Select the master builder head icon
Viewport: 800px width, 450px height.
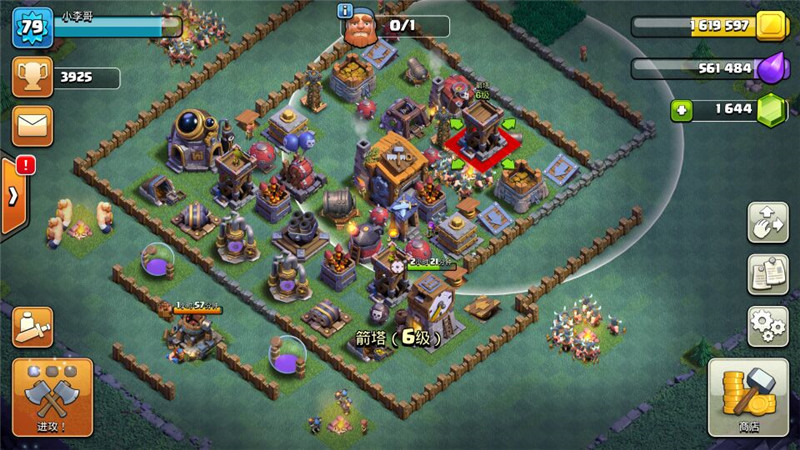[362, 28]
